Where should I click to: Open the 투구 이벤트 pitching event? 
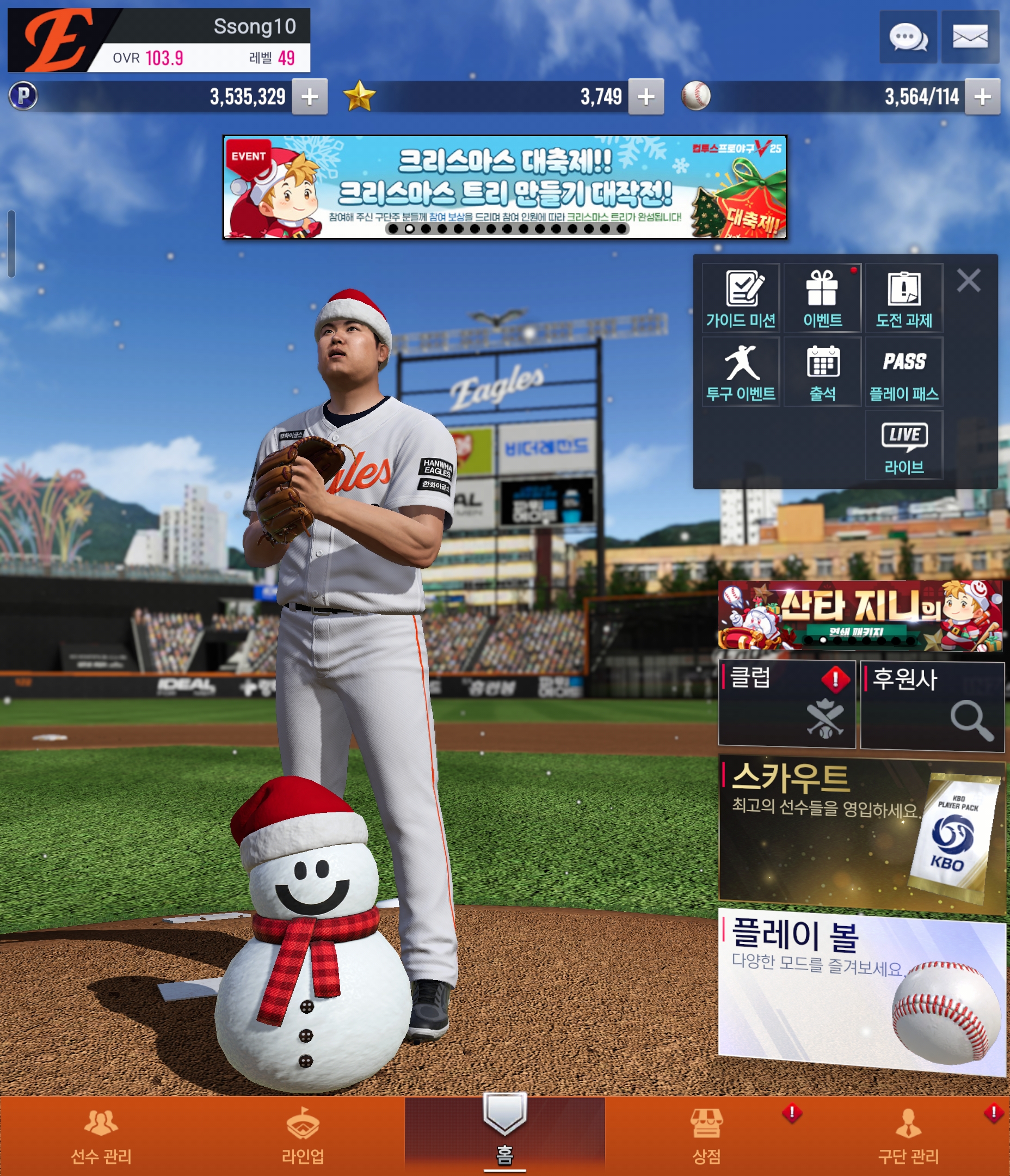pos(741,372)
